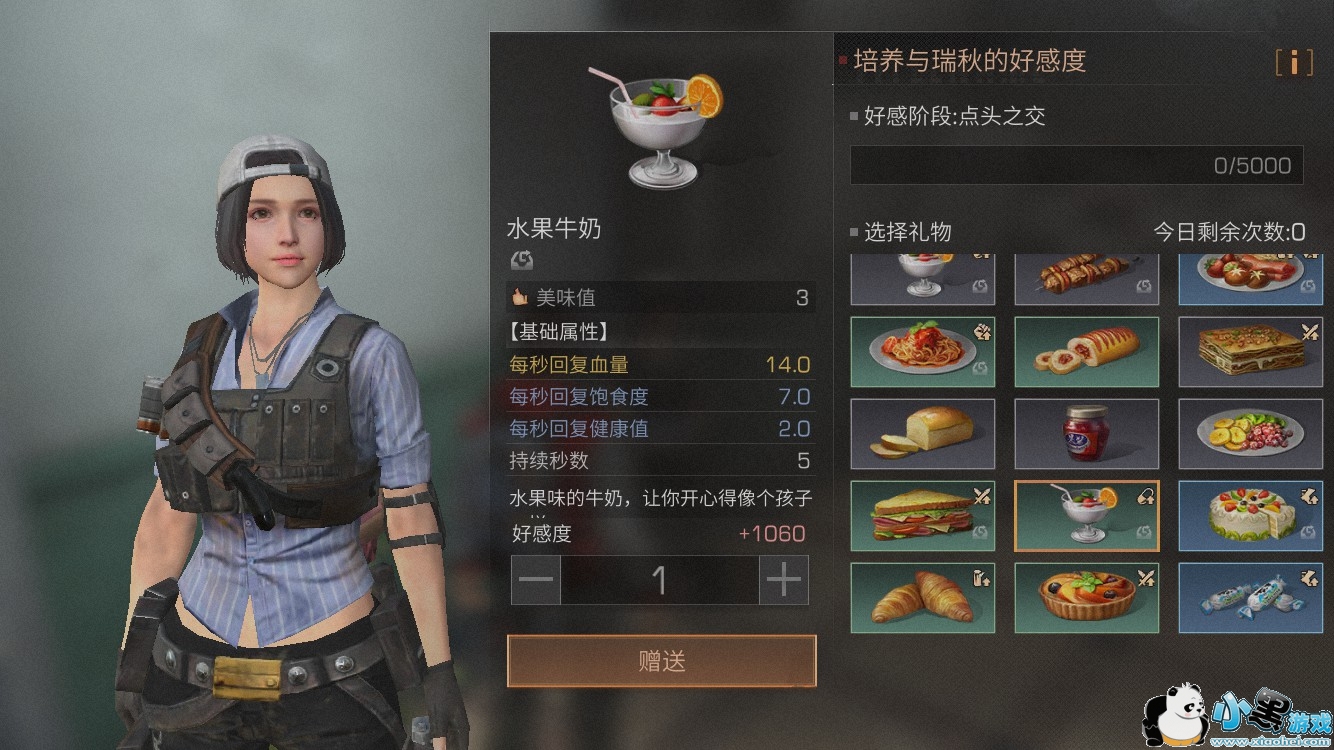The height and width of the screenshot is (750, 1334).
Task: Open the info icon beside the affinity title
Action: 1293,62
